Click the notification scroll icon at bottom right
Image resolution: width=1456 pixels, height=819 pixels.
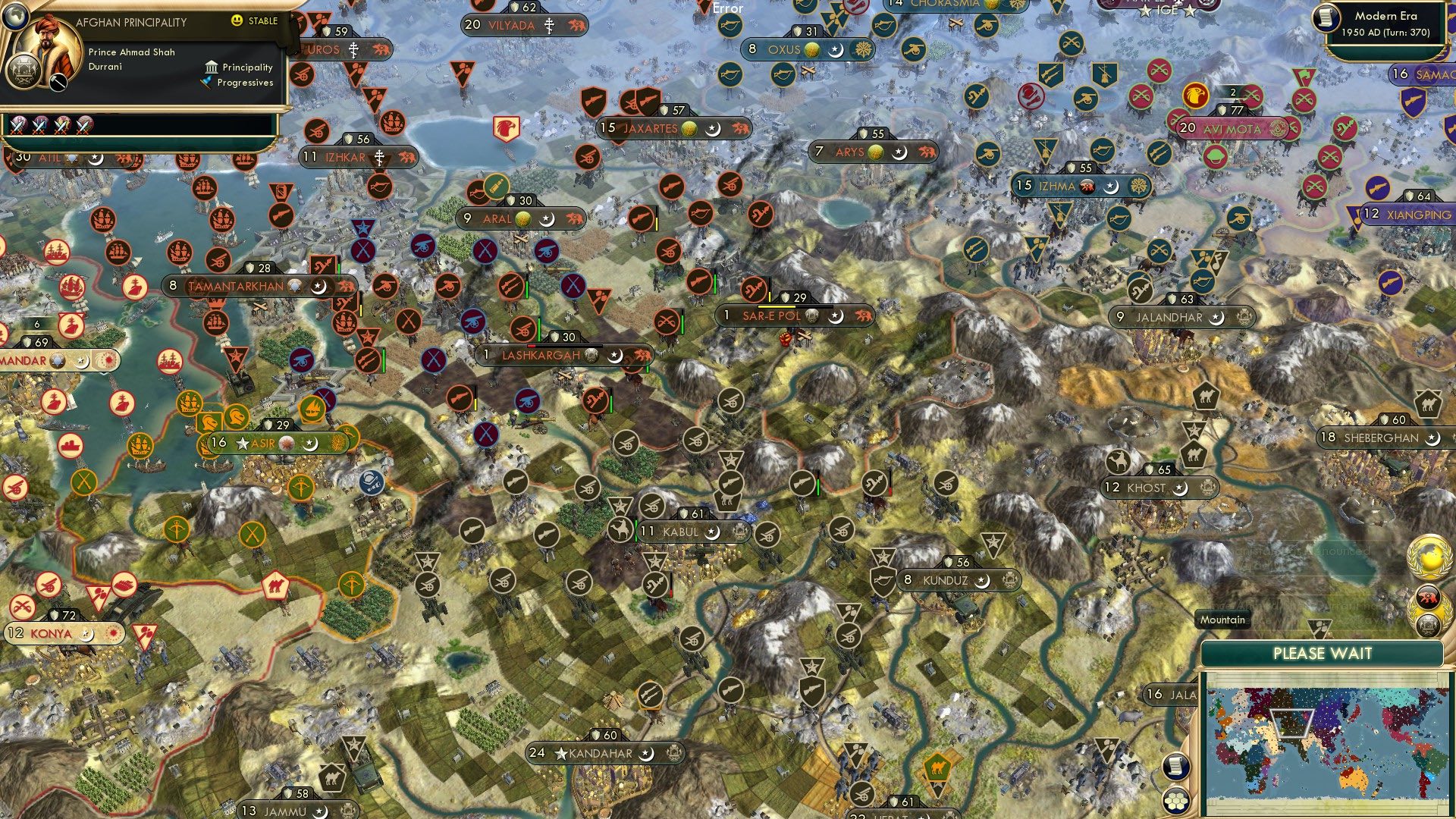(1176, 767)
